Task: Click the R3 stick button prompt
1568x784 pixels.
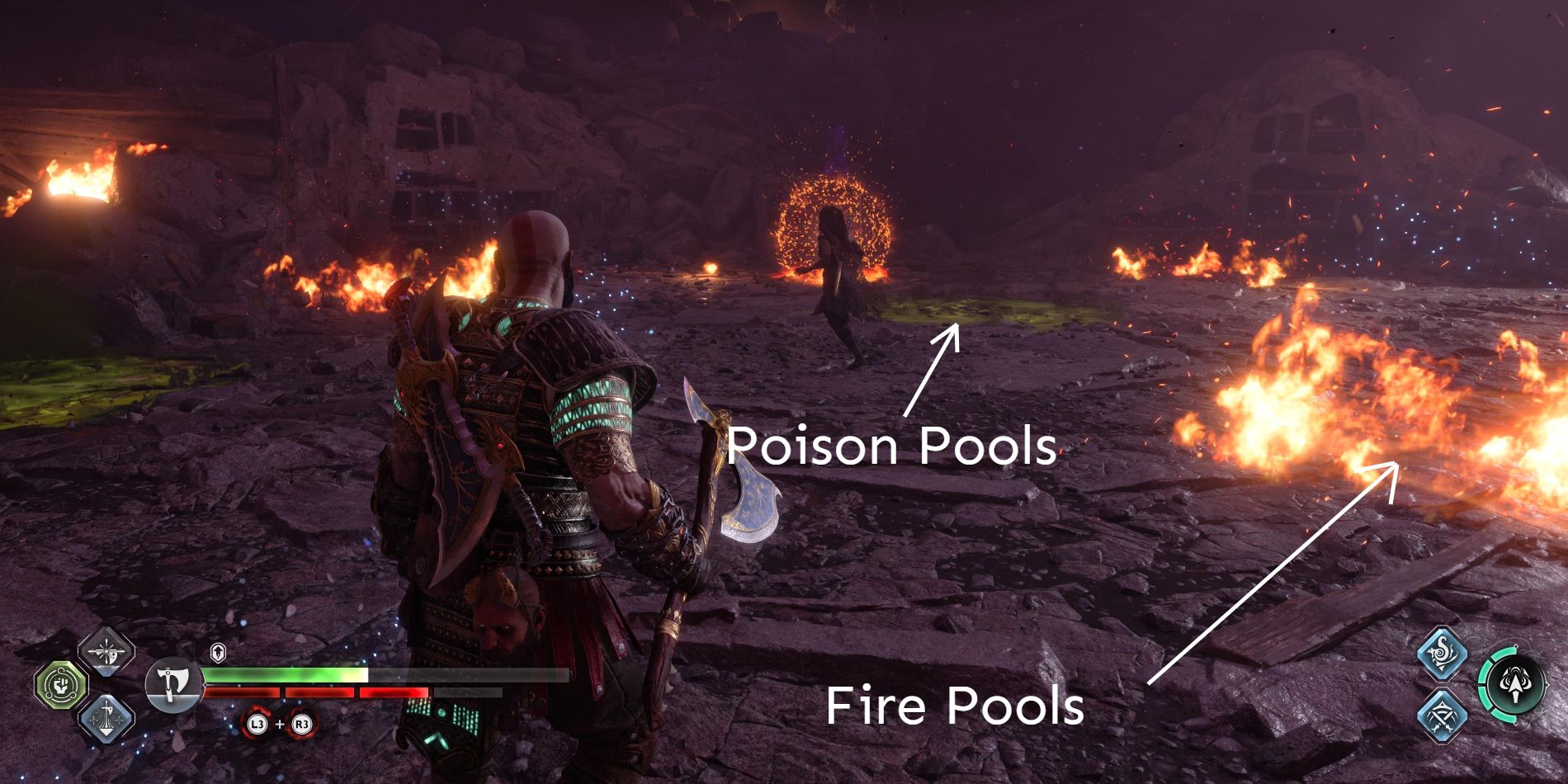Action: pyautogui.click(x=302, y=724)
